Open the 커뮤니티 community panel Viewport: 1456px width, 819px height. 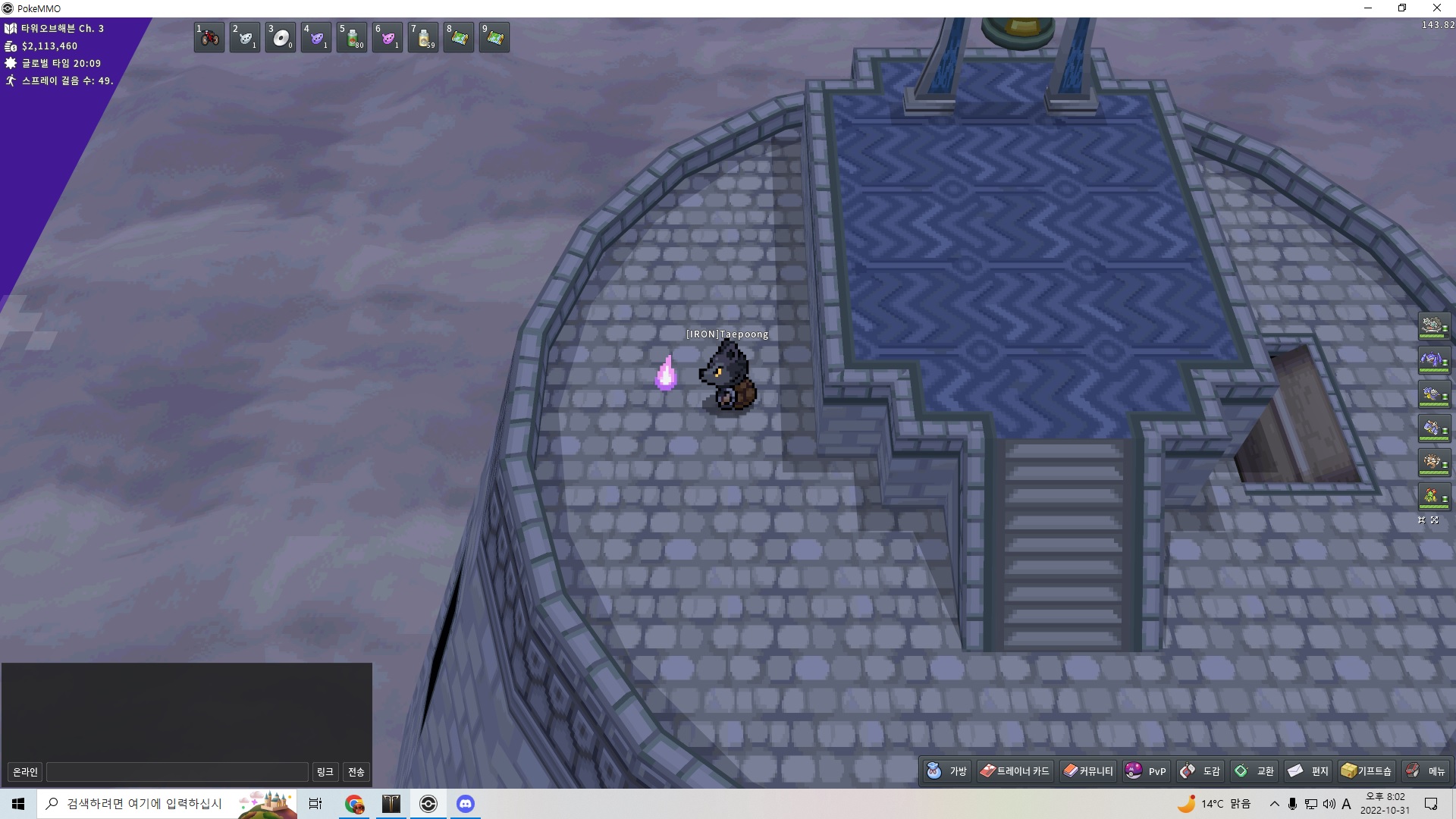click(x=1088, y=771)
